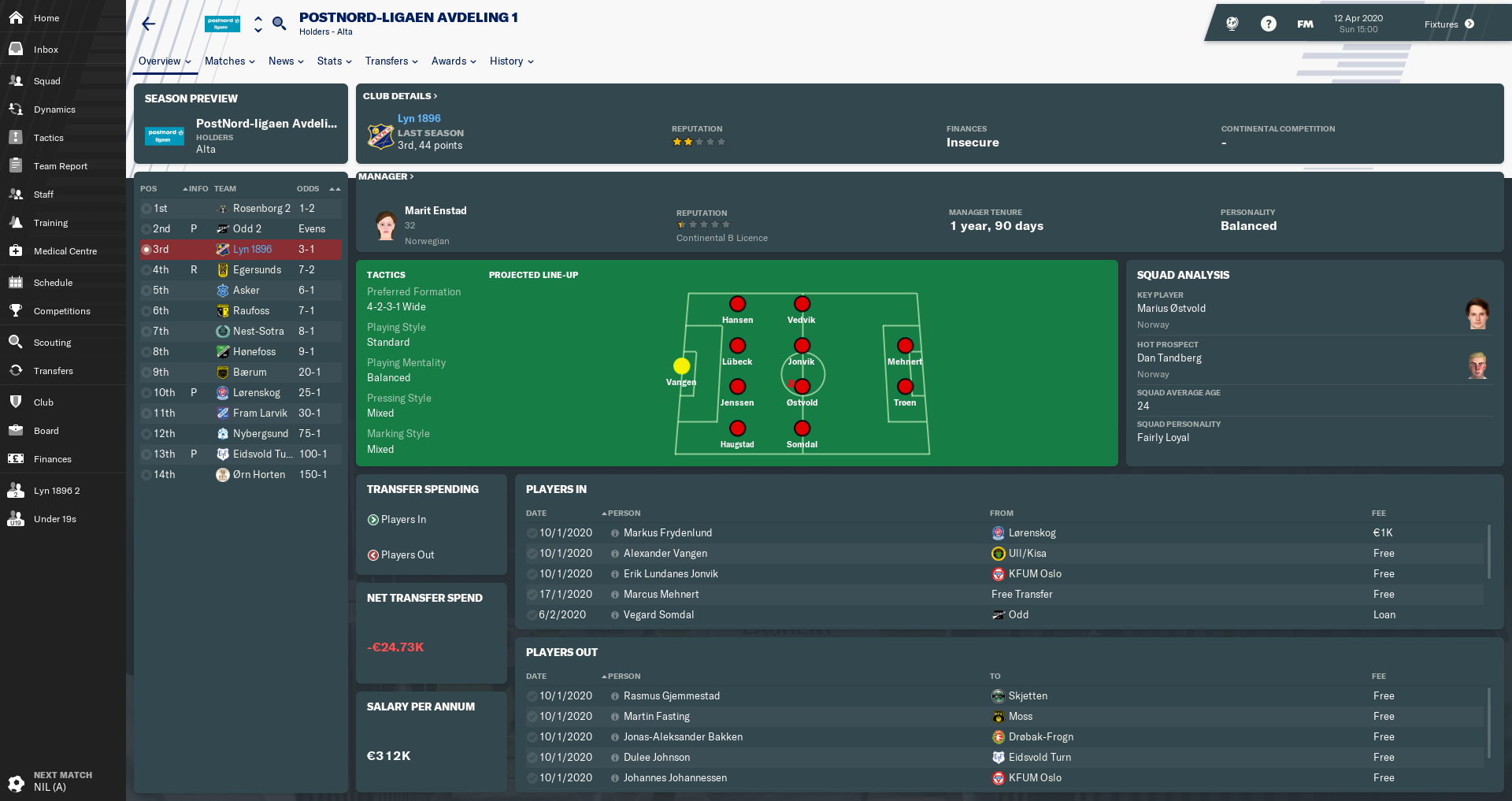The height and width of the screenshot is (801, 1512).
Task: Show Players In transfer spending
Action: click(x=402, y=520)
